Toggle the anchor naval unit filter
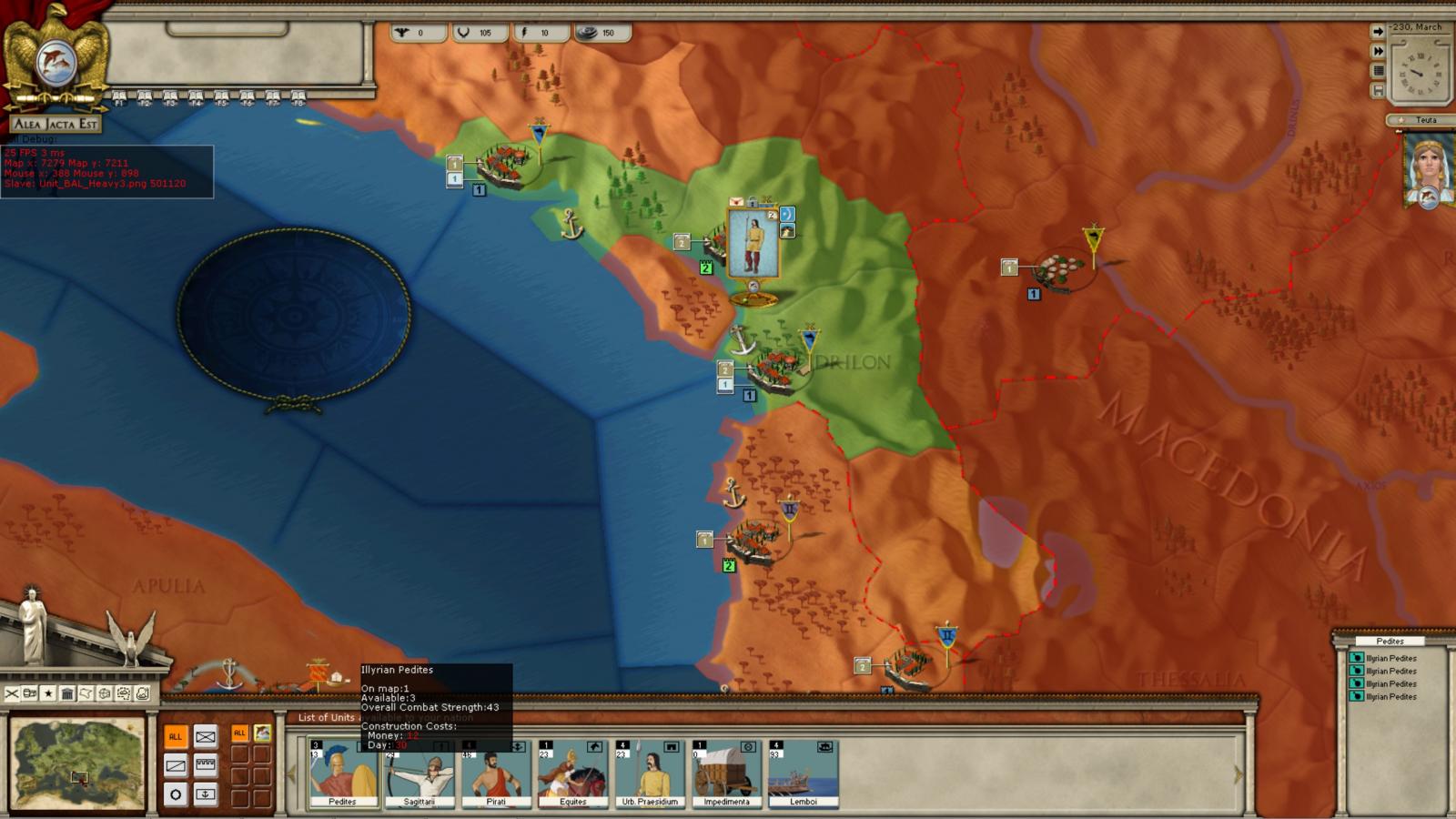The height and width of the screenshot is (819, 1456). click(x=206, y=794)
